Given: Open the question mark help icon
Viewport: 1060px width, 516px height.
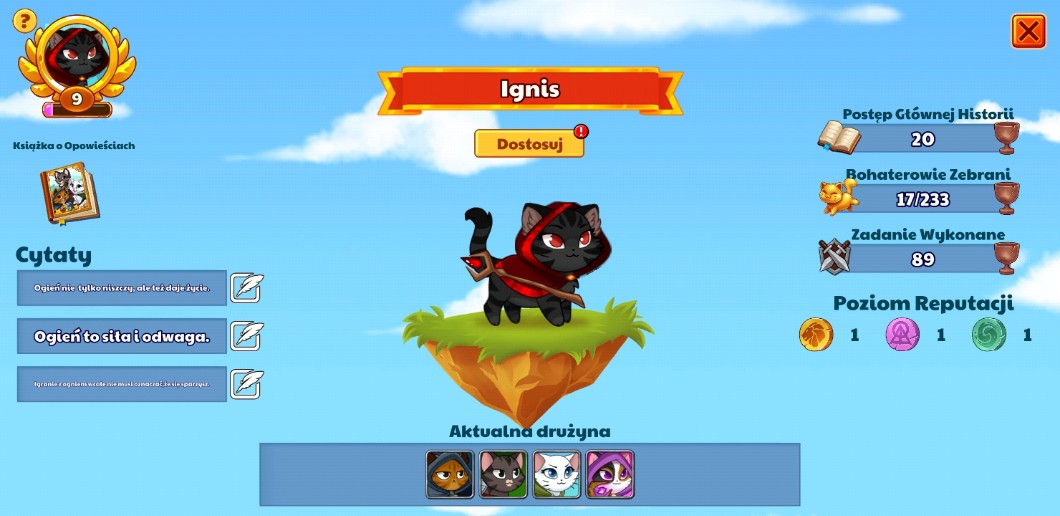Looking at the screenshot, I should [25, 20].
